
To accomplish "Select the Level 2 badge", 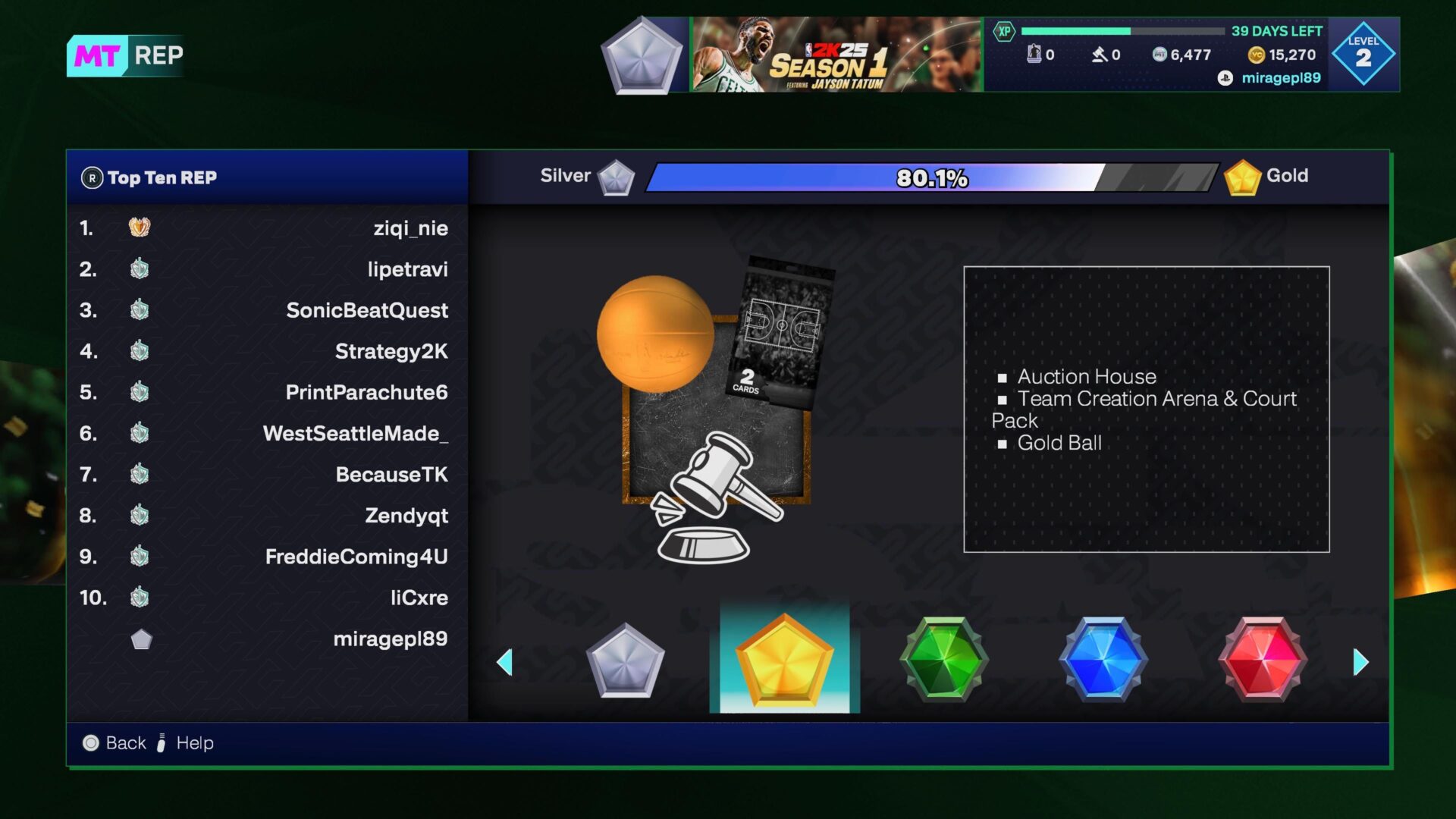I will click(x=1363, y=52).
